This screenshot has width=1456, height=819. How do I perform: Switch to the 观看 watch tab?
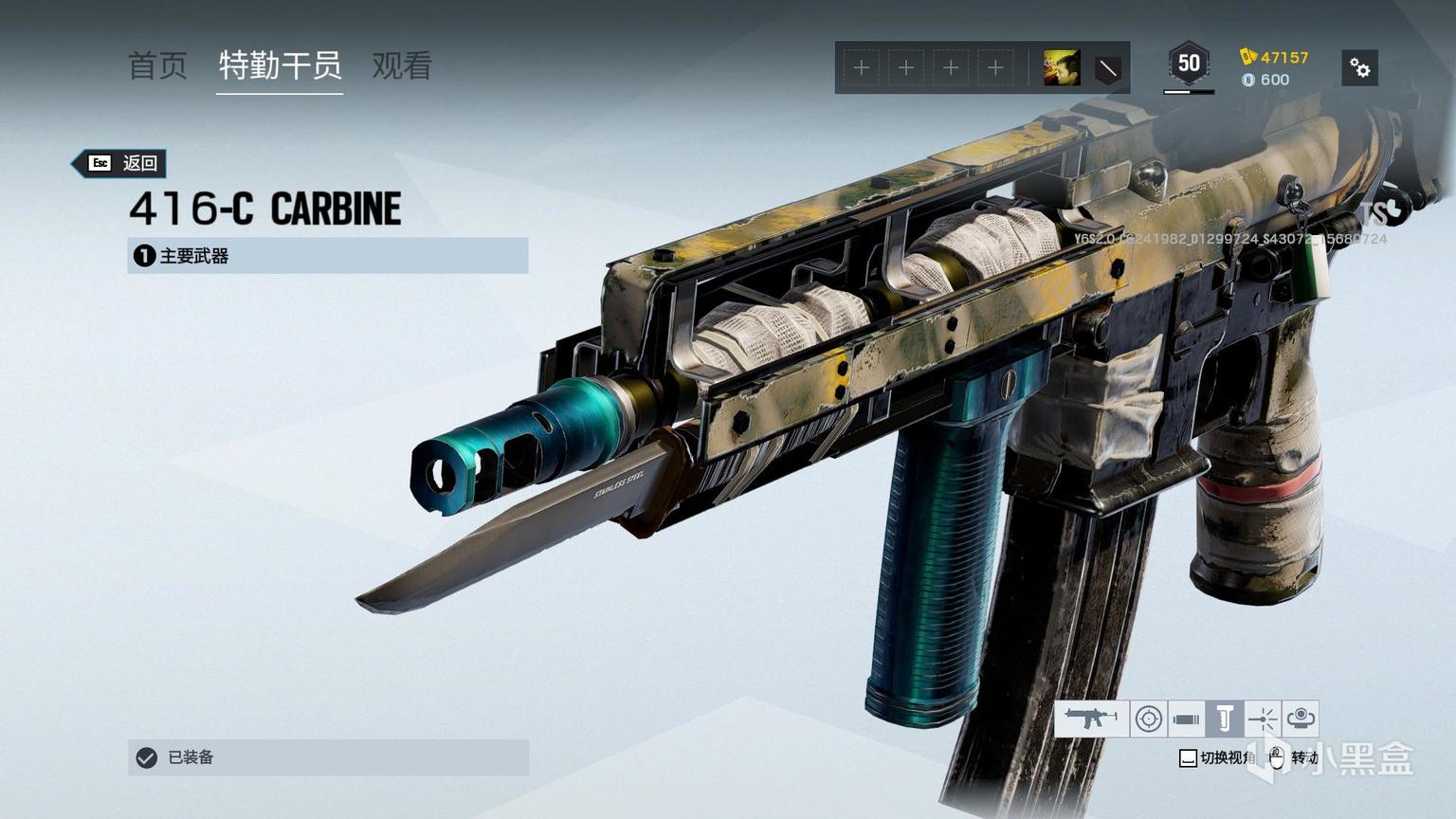[x=402, y=65]
